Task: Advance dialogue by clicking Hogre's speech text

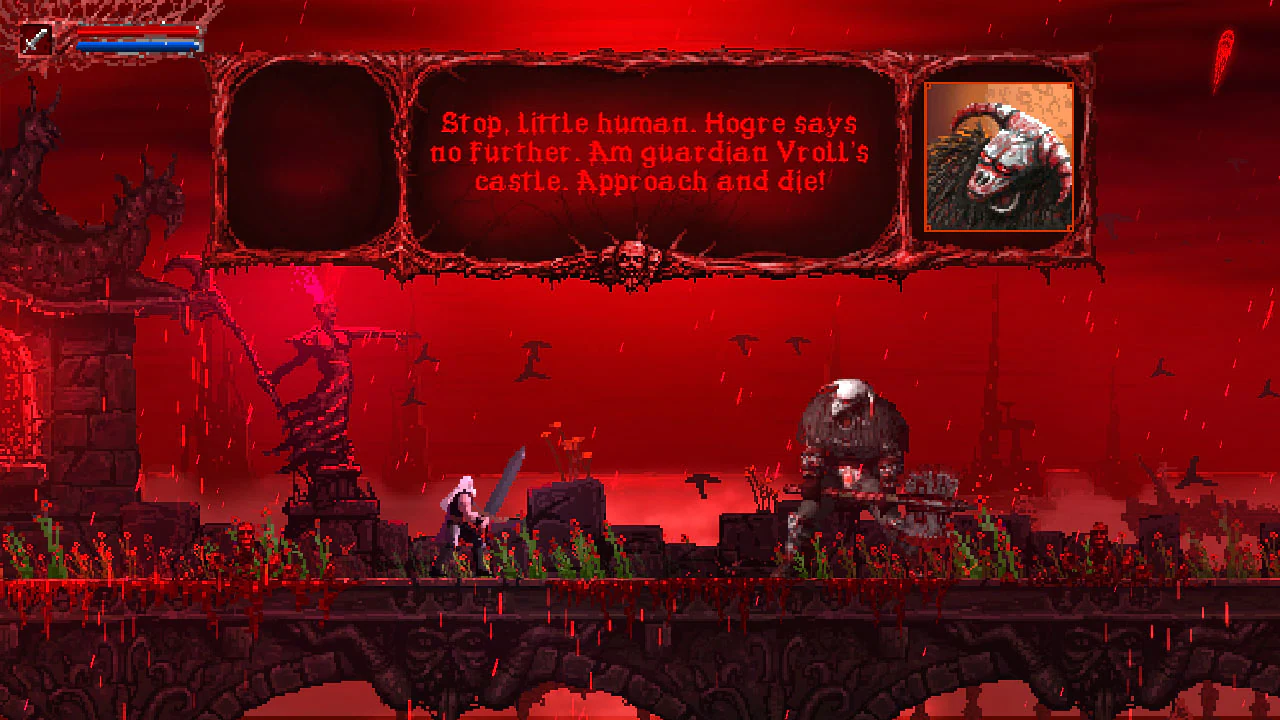Action: [x=655, y=153]
